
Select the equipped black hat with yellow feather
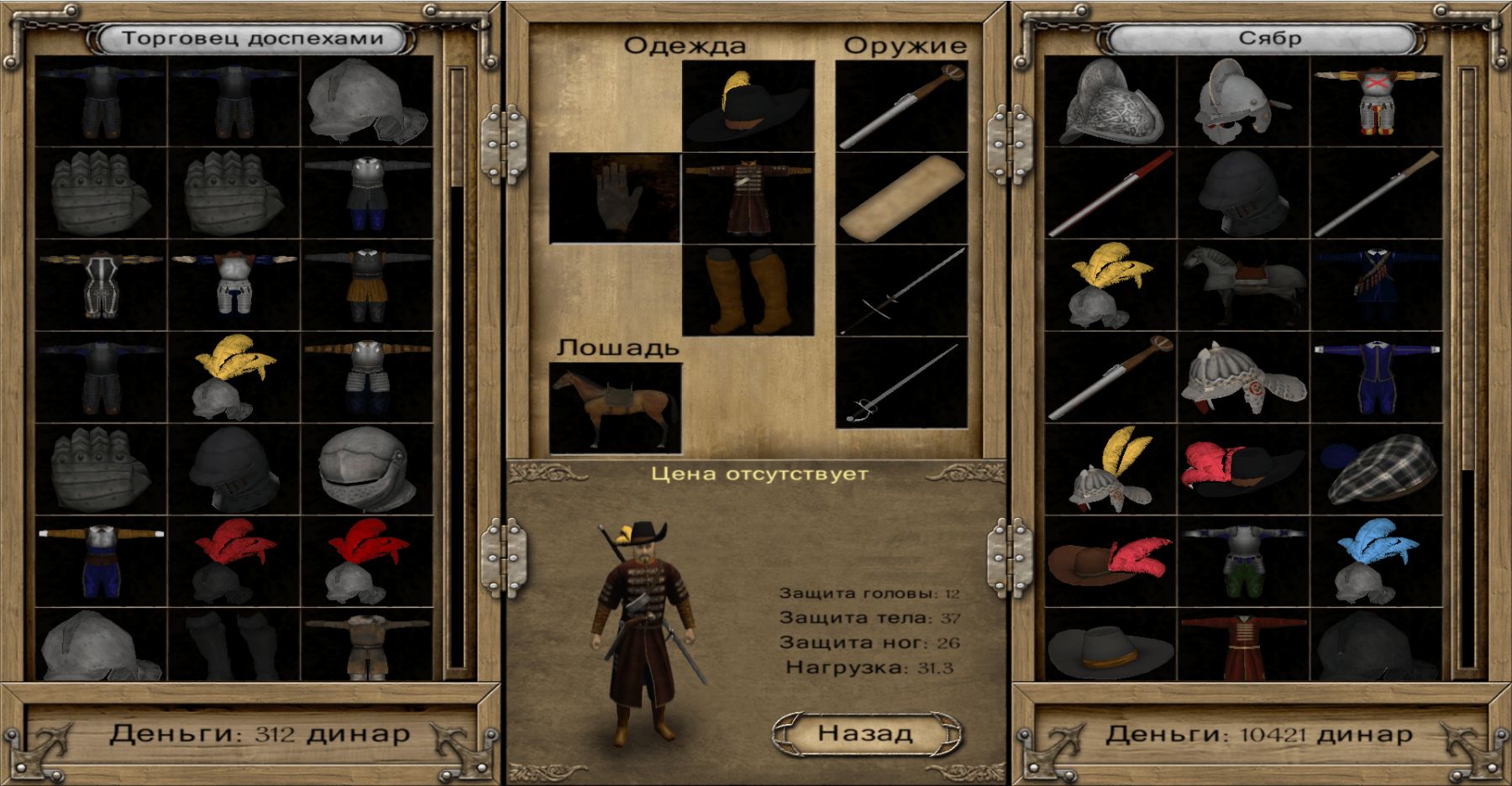click(x=748, y=106)
